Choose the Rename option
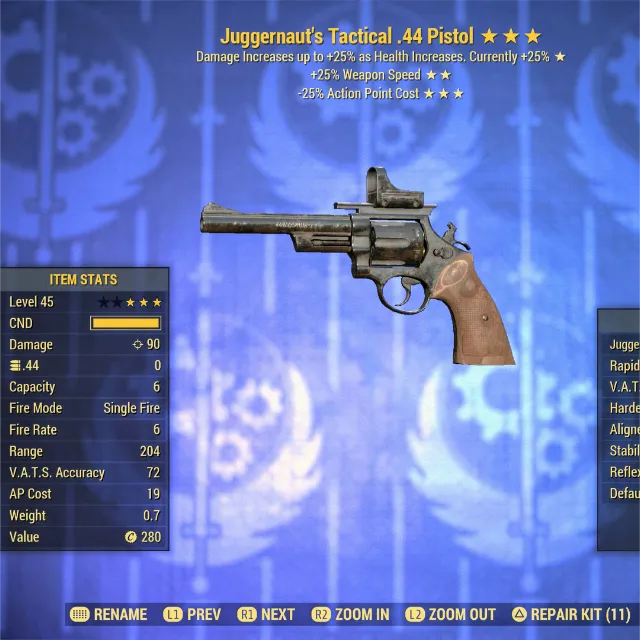This screenshot has width=640, height=640. pyautogui.click(x=110, y=614)
